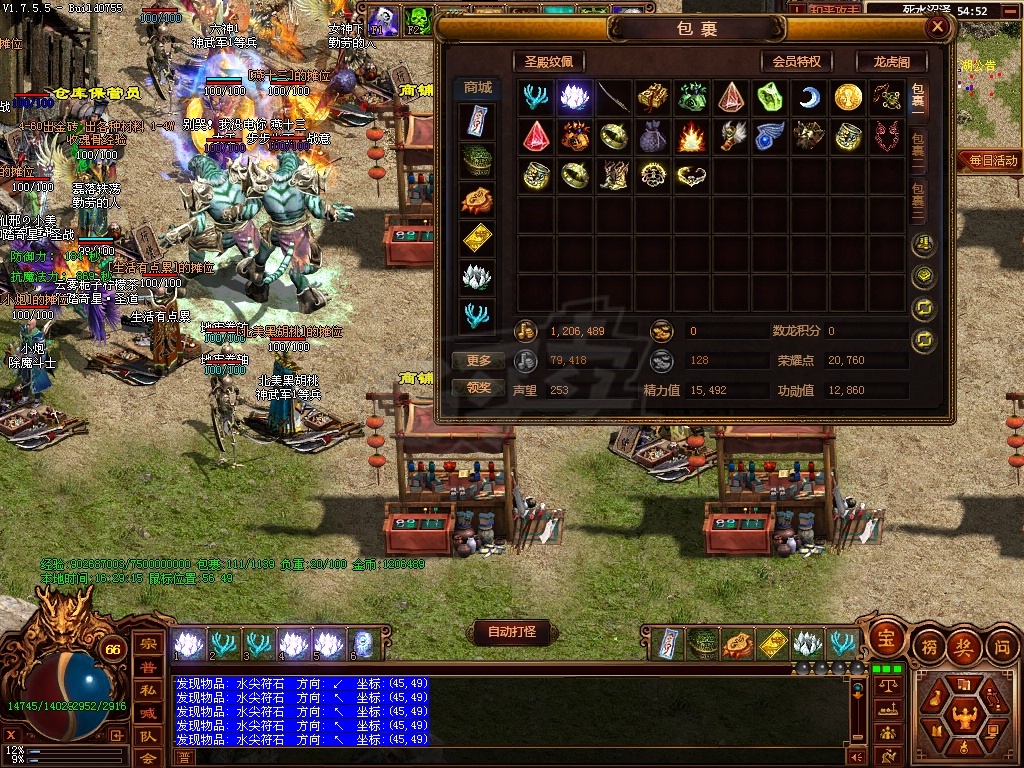Open the character figure in hexagon menu
1024x768 pixels.
click(965, 715)
